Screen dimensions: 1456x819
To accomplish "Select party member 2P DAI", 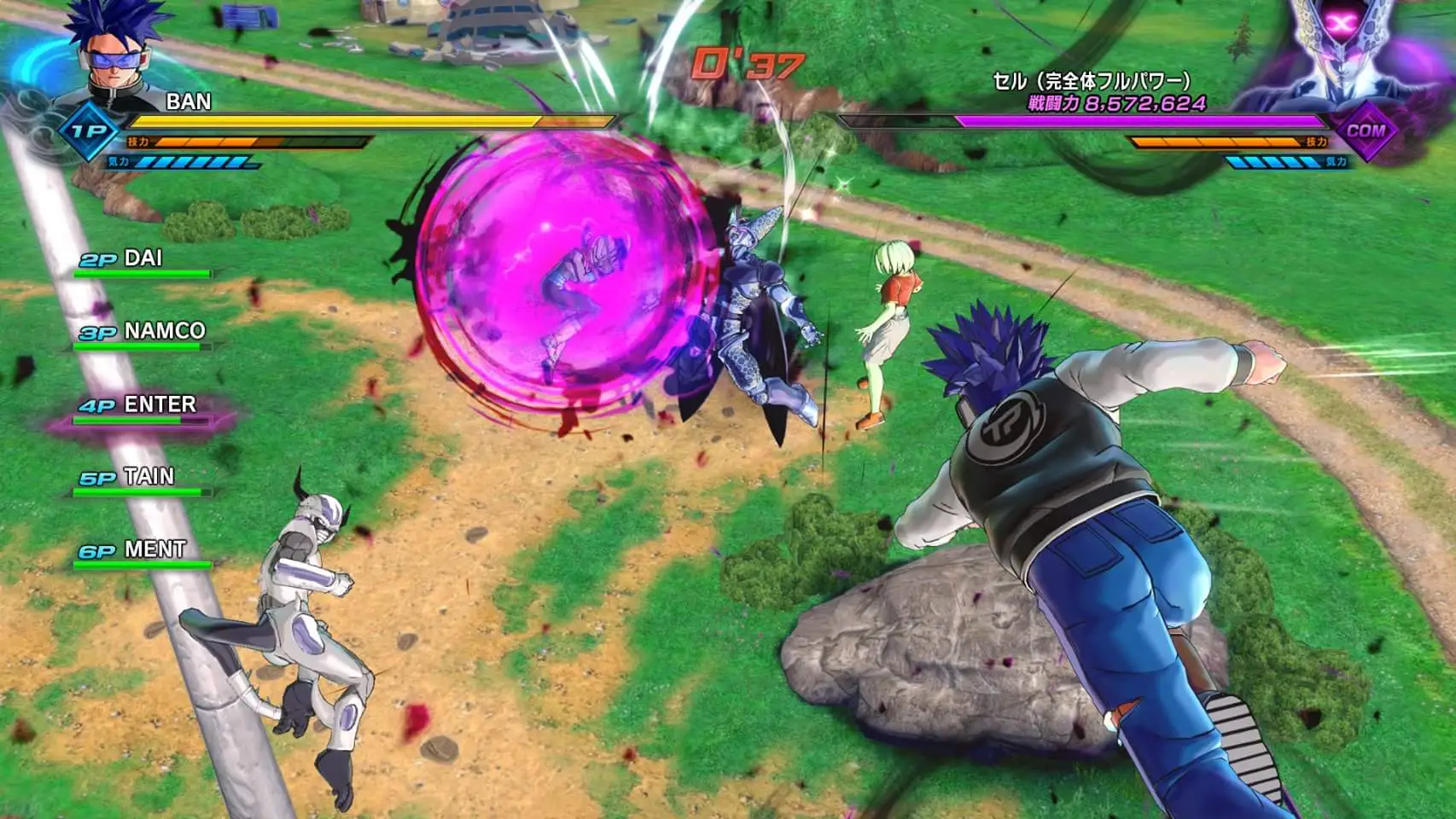I will coord(141,260).
